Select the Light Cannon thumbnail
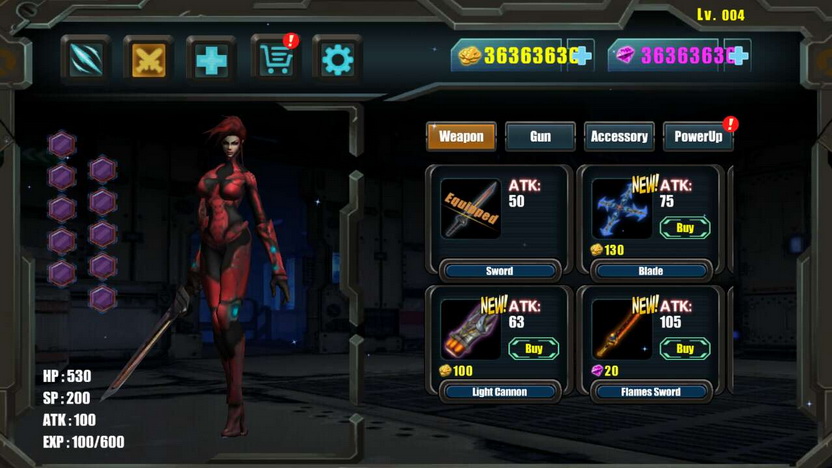The height and width of the screenshot is (468, 832). [470, 329]
